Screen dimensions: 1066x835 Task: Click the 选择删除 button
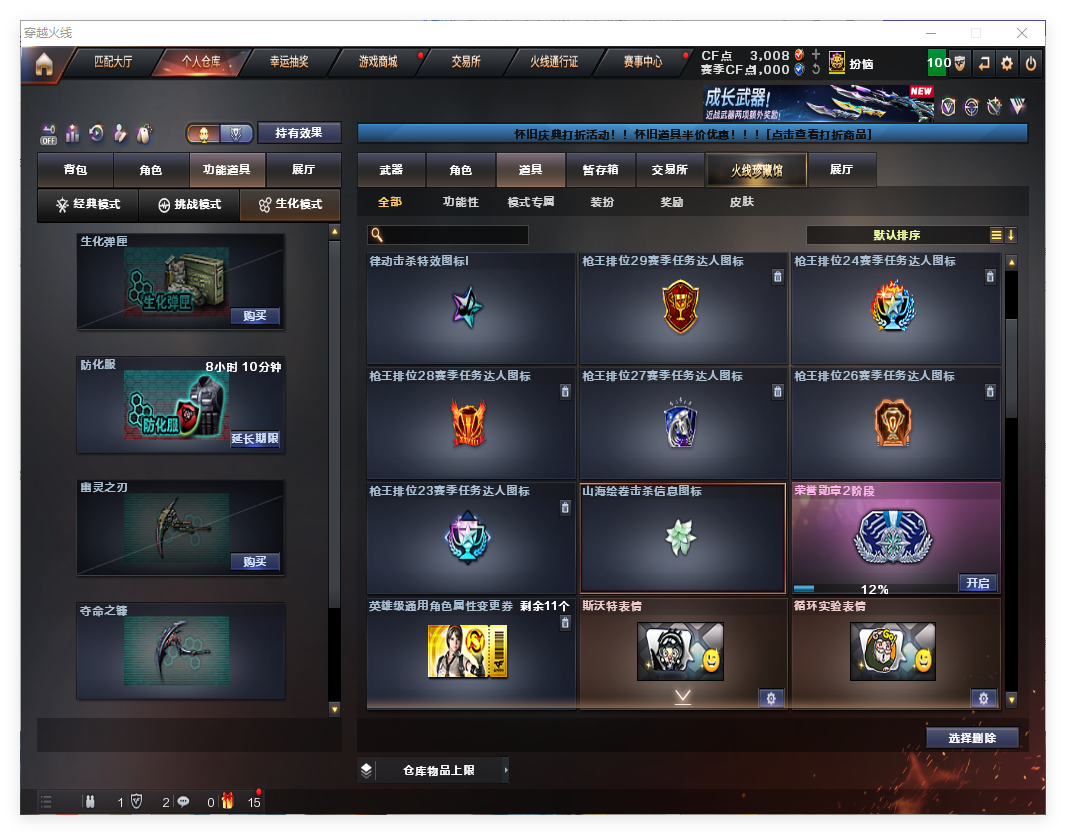point(972,738)
